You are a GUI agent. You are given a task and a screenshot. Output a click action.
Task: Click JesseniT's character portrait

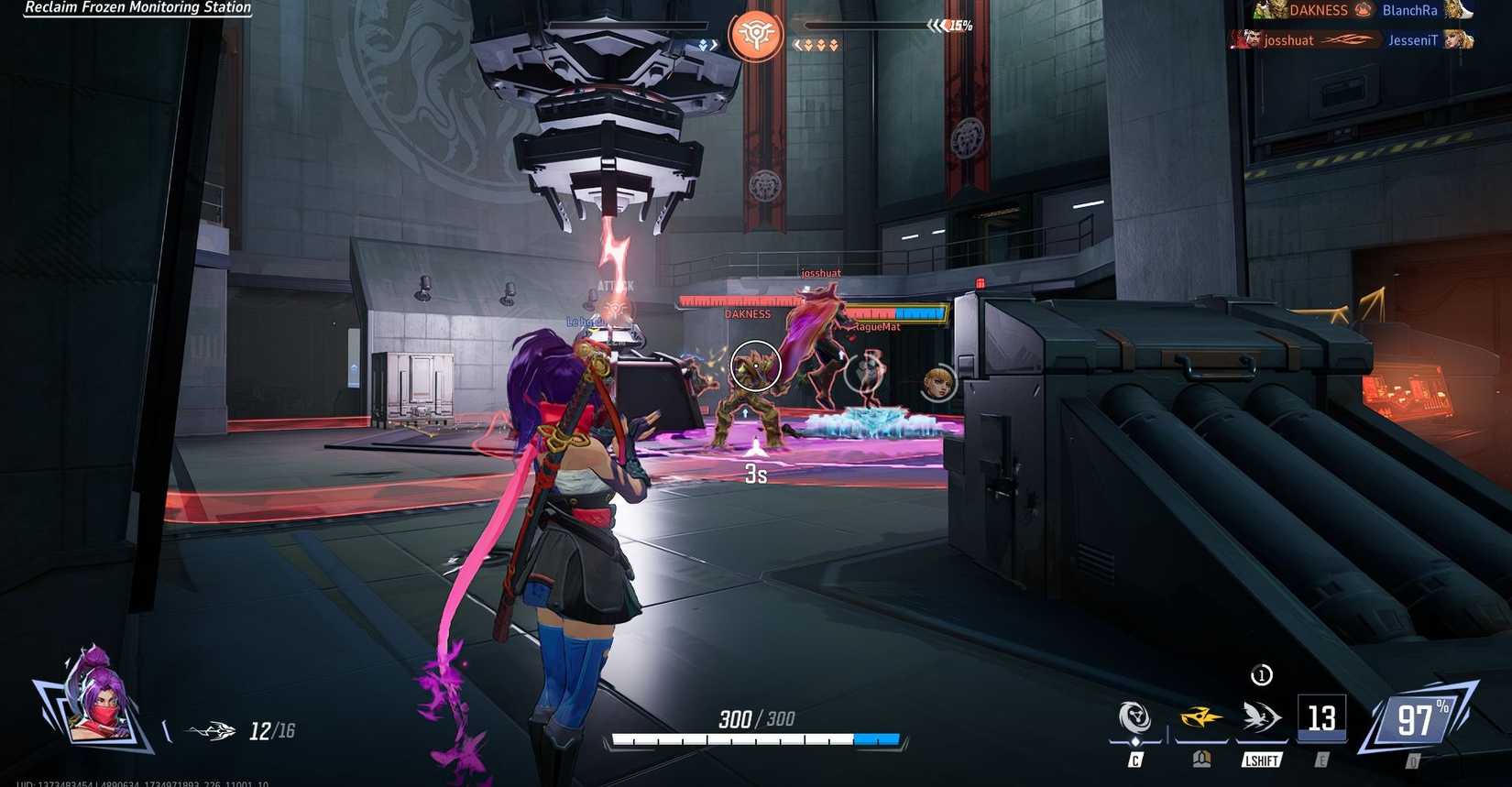1459,41
